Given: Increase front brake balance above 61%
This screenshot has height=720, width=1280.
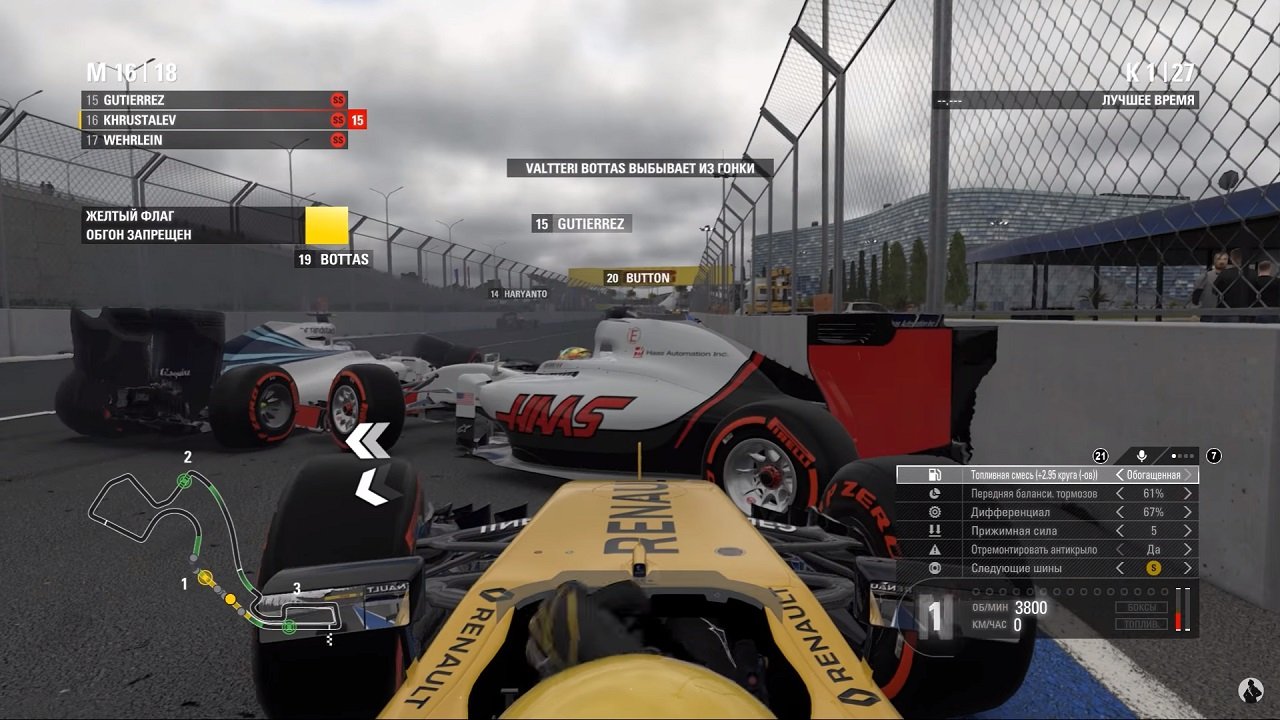Looking at the screenshot, I should point(1187,494).
